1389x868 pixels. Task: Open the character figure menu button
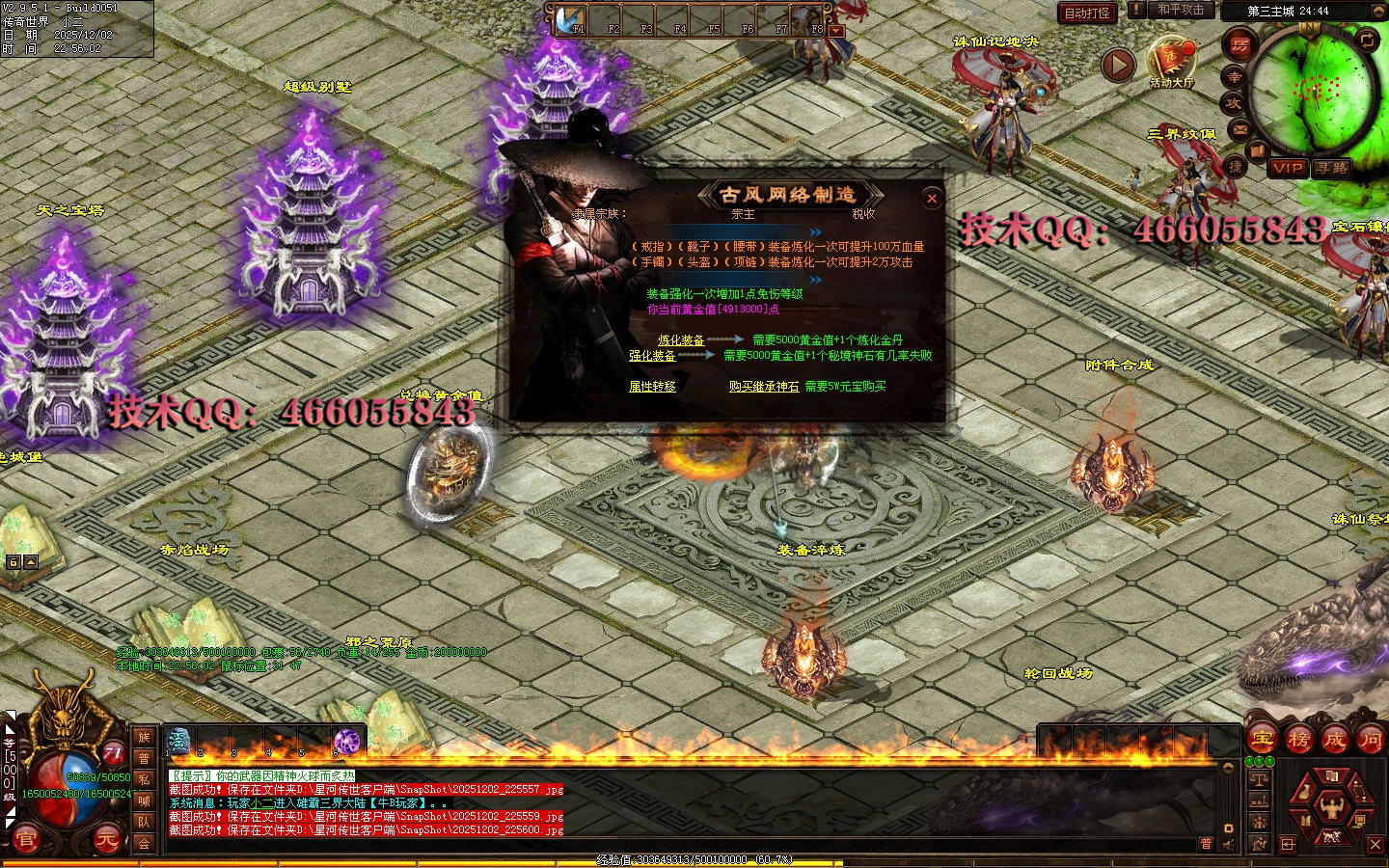(x=1332, y=803)
